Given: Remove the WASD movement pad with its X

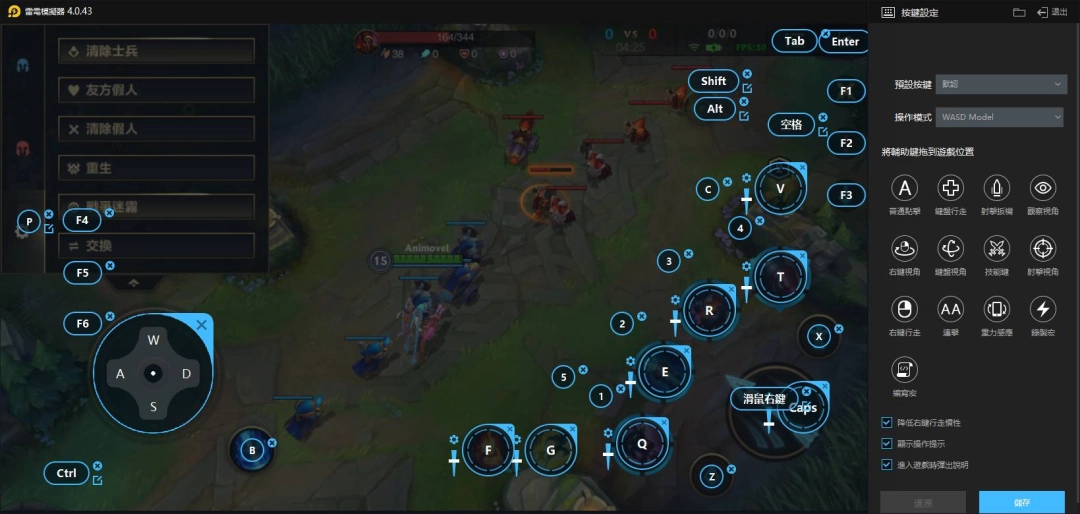Looking at the screenshot, I should point(202,325).
